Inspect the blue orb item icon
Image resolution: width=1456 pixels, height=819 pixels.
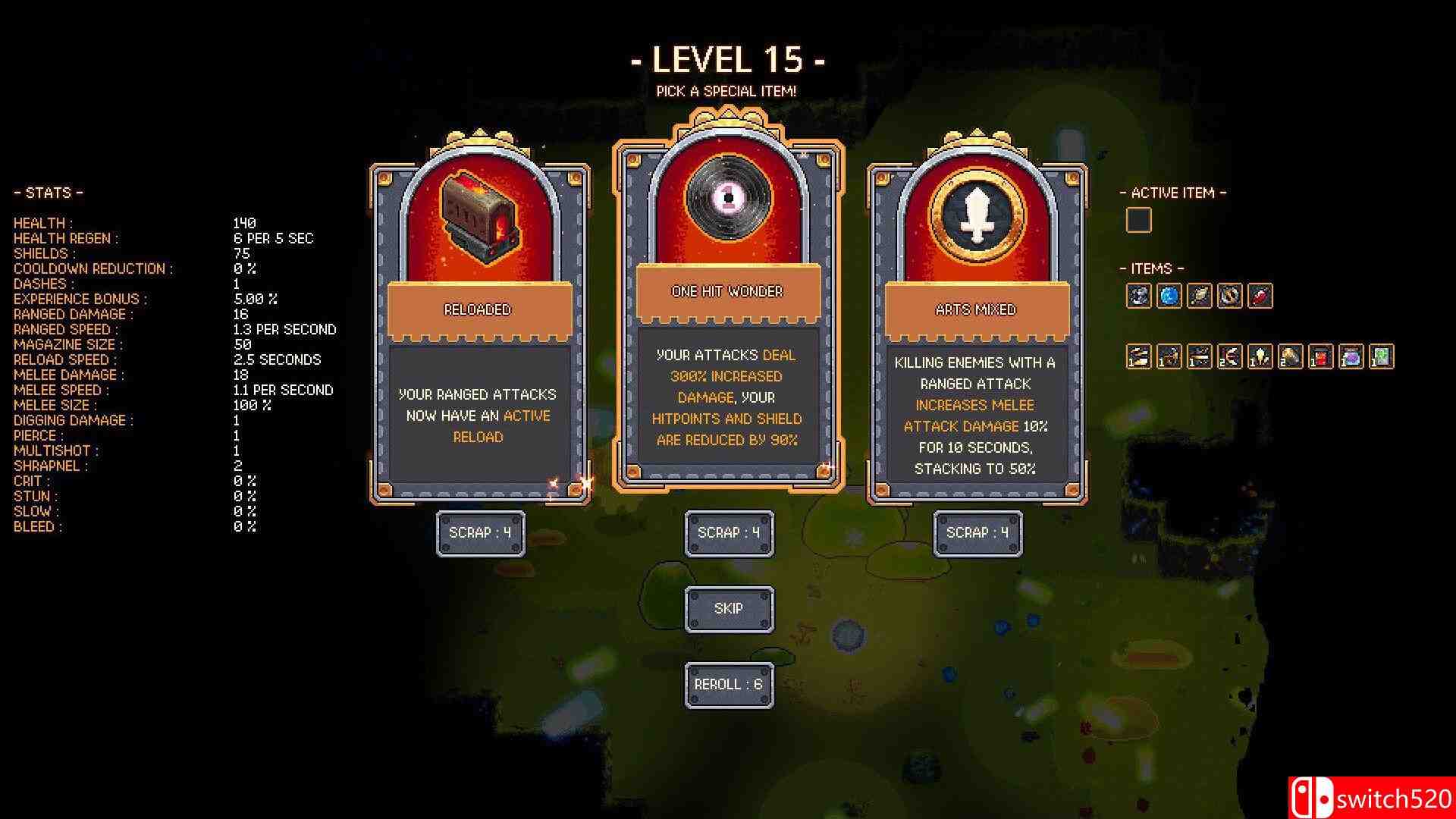pos(1169,296)
